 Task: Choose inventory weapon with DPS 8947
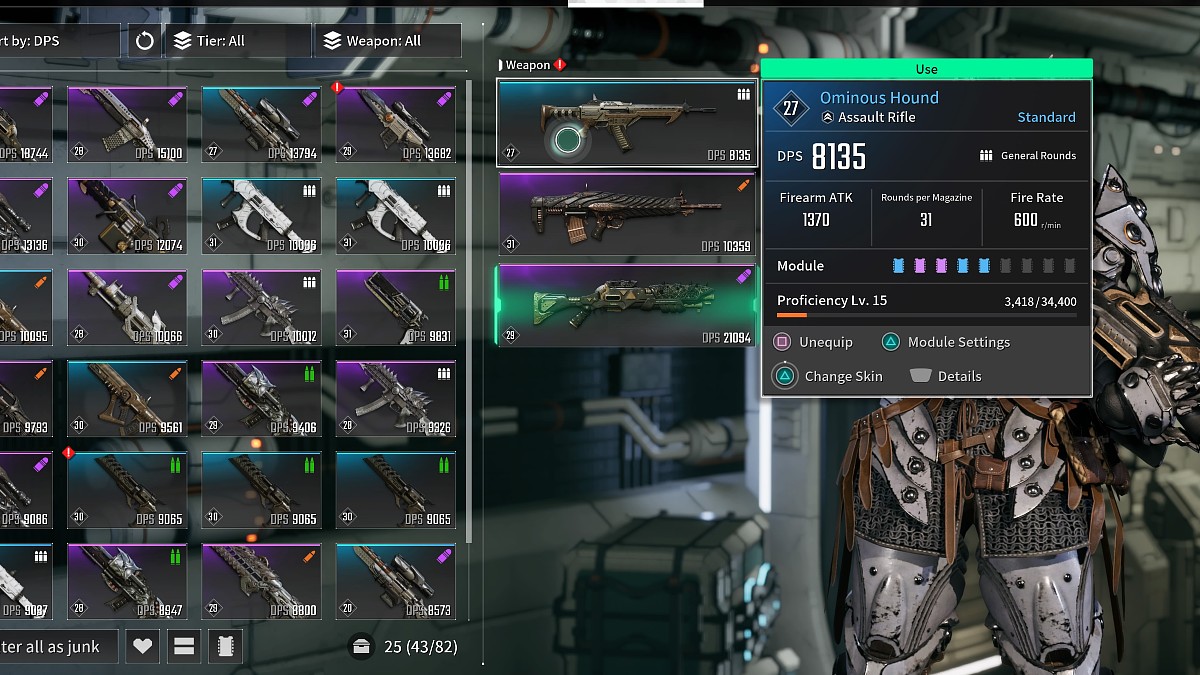point(127,581)
